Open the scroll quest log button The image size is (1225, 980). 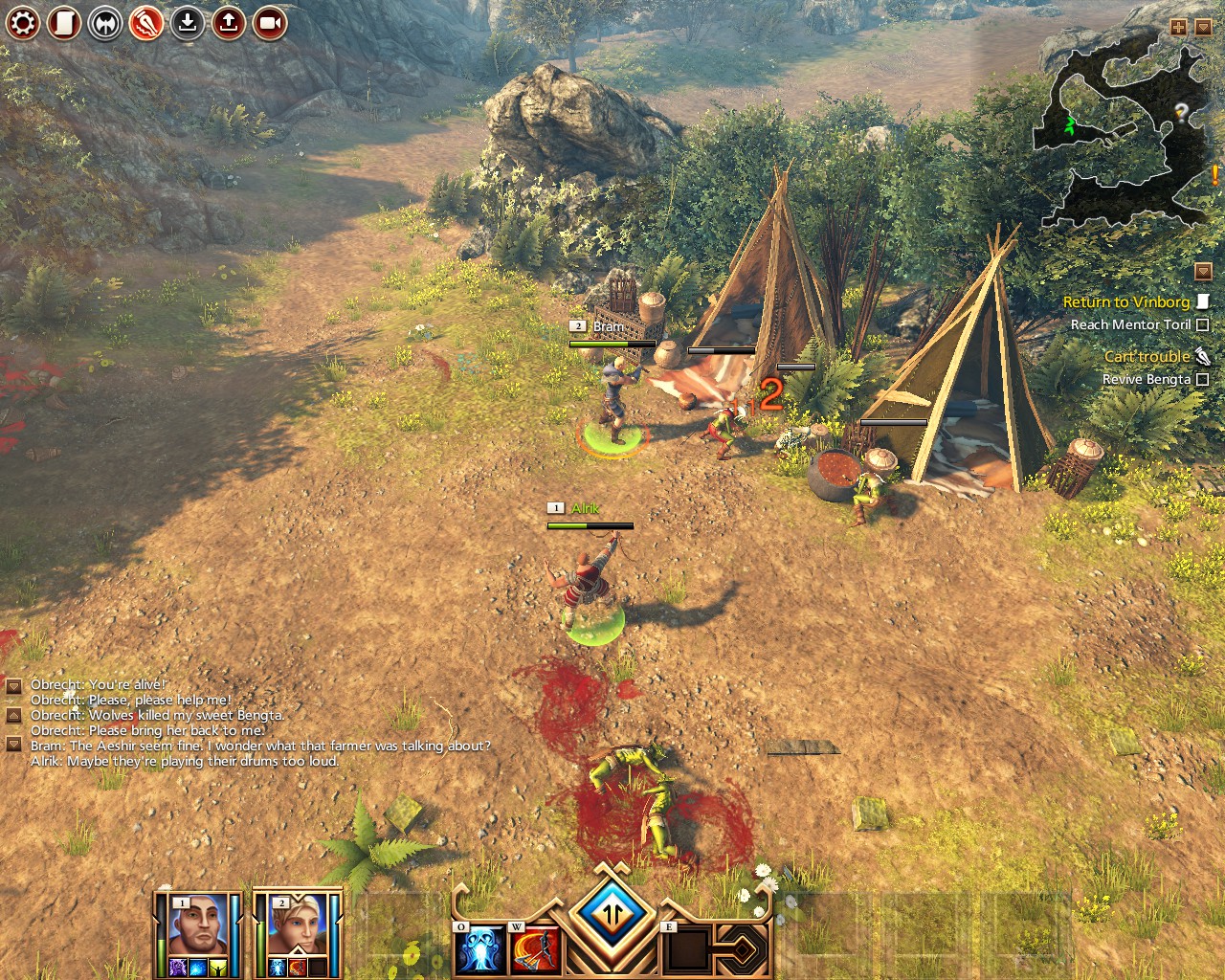(64, 22)
